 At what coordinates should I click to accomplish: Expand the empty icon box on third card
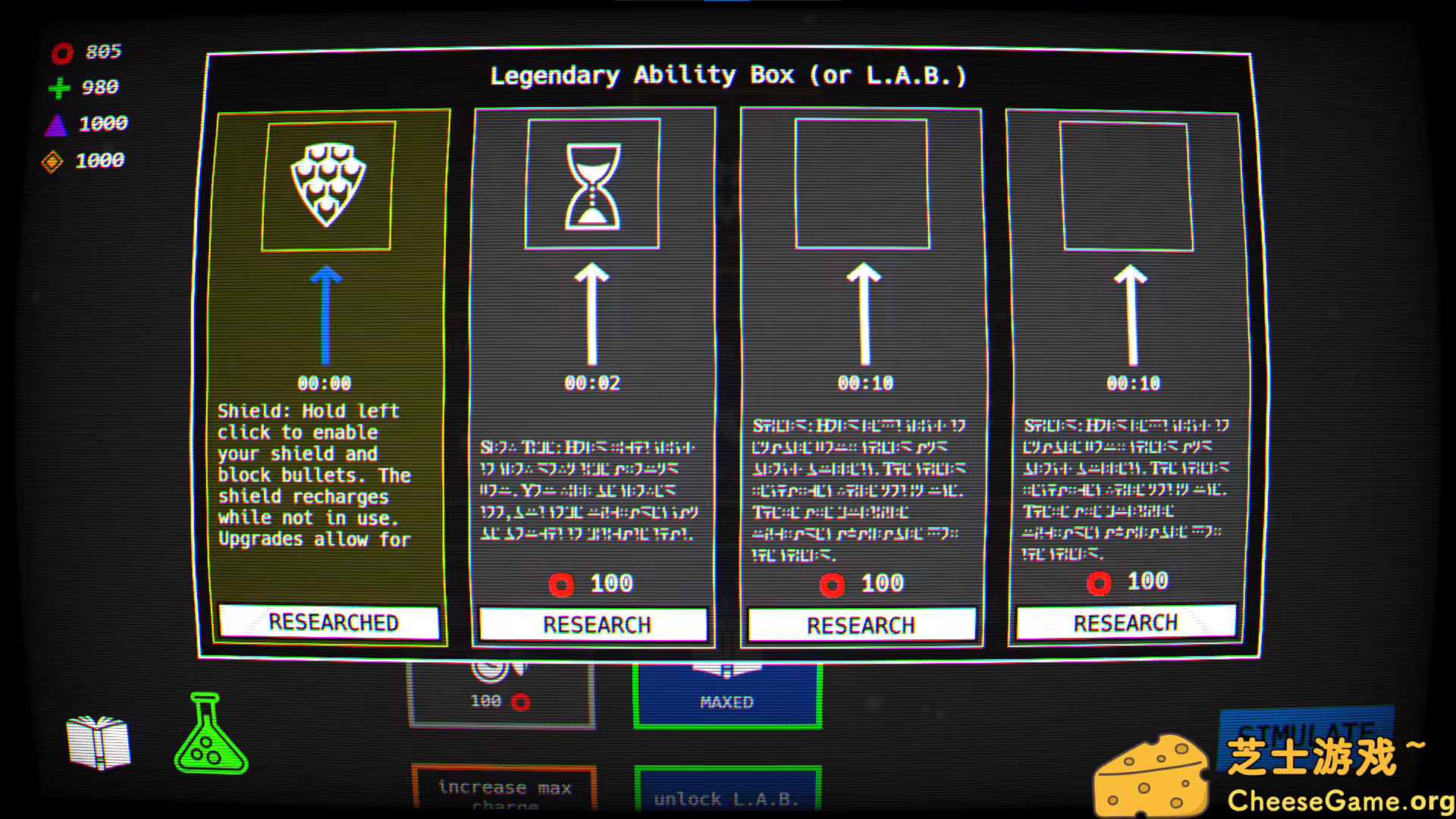[861, 182]
